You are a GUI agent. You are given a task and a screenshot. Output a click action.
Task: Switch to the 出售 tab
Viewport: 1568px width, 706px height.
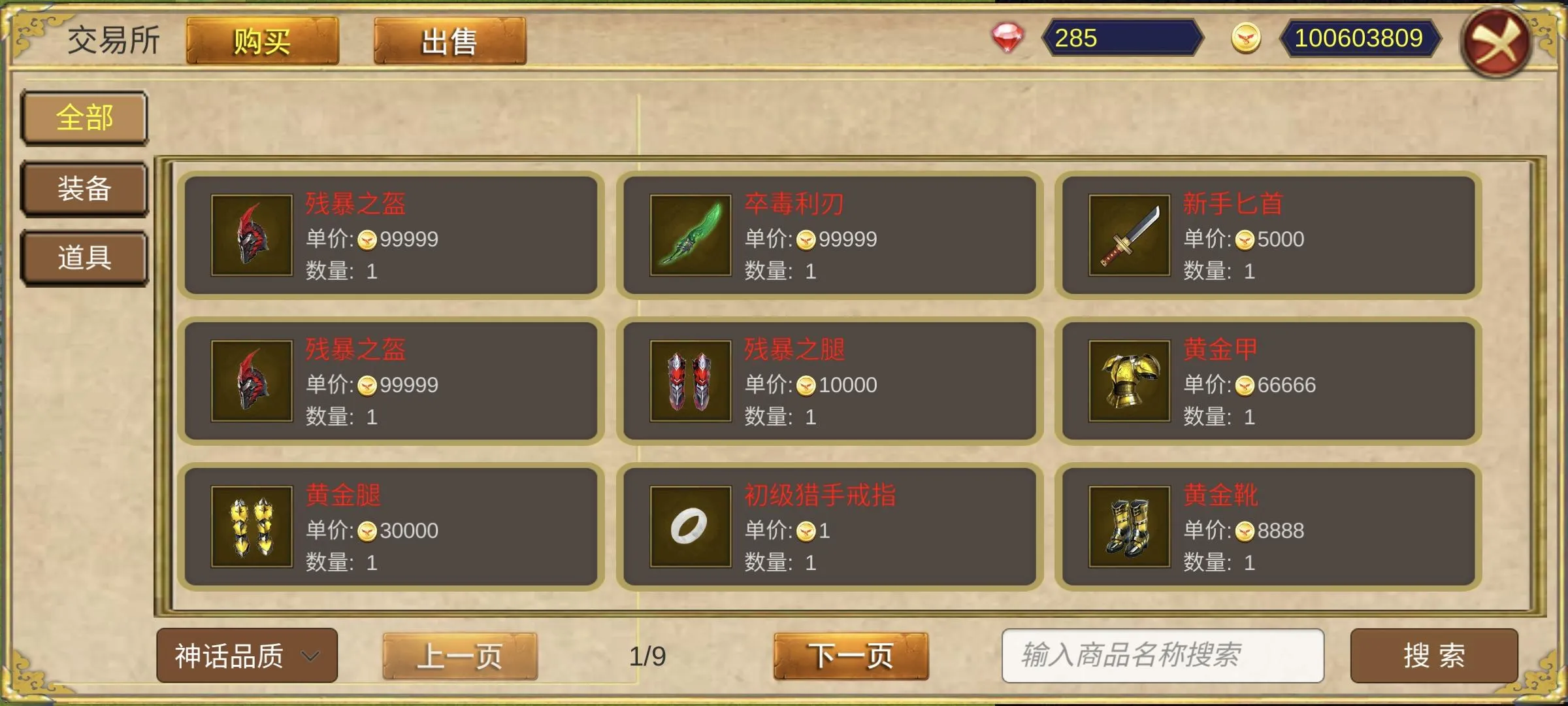coord(451,41)
